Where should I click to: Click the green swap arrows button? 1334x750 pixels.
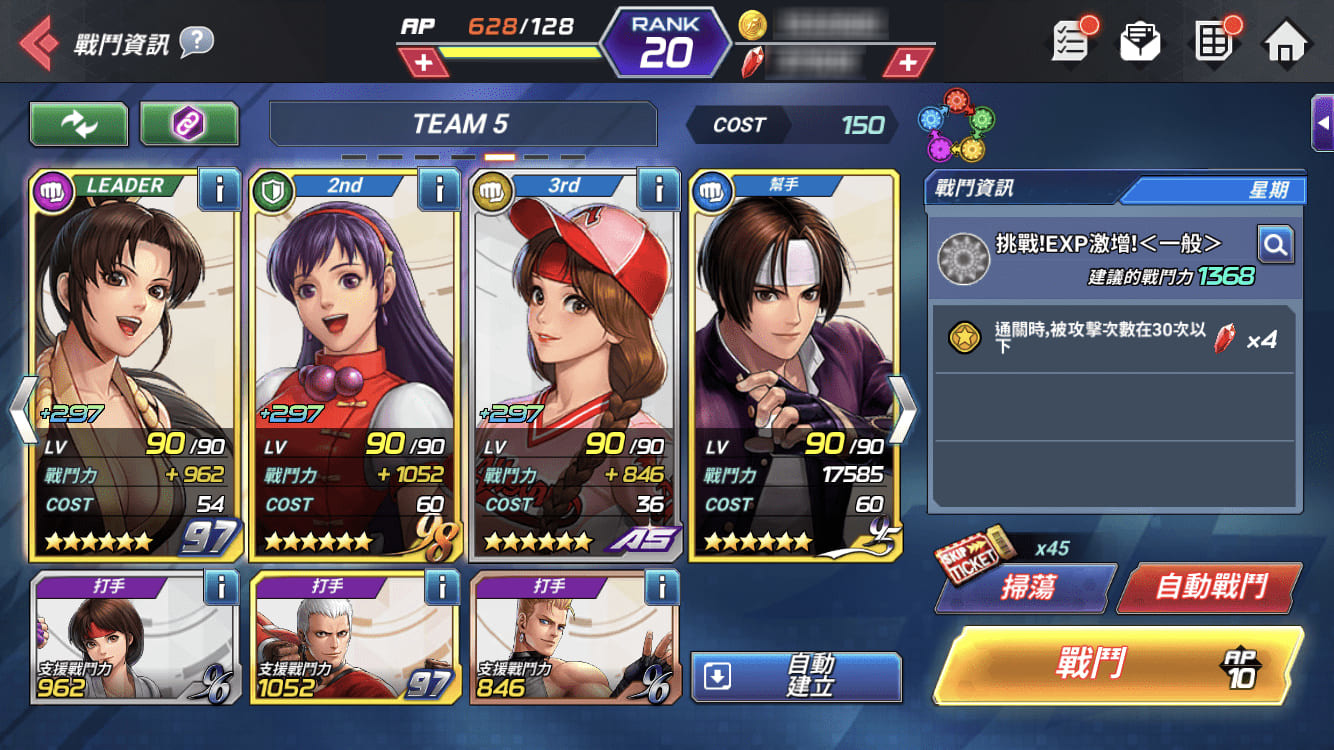pos(79,124)
